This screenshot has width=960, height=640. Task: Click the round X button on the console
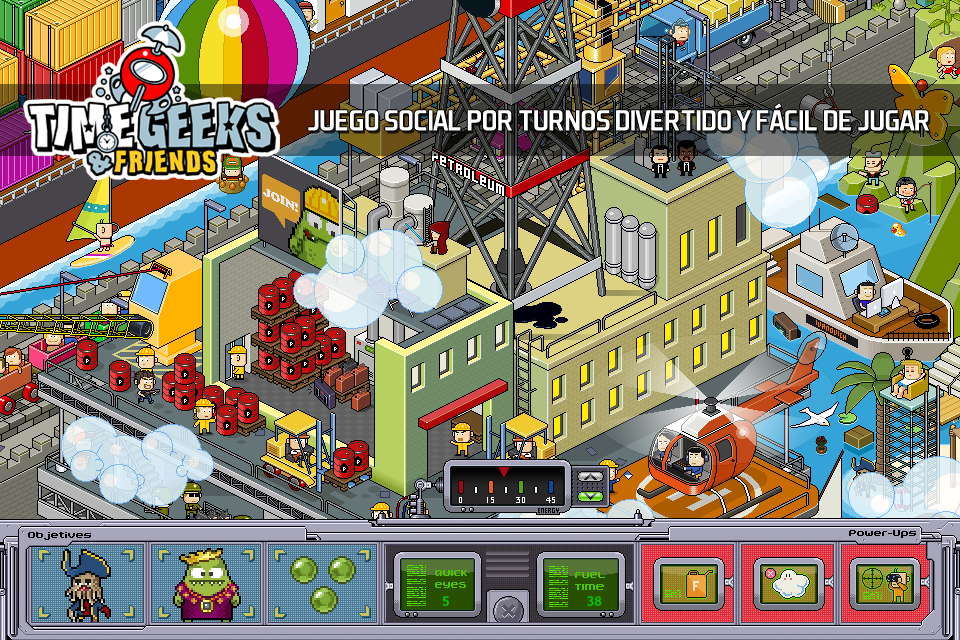511,608
